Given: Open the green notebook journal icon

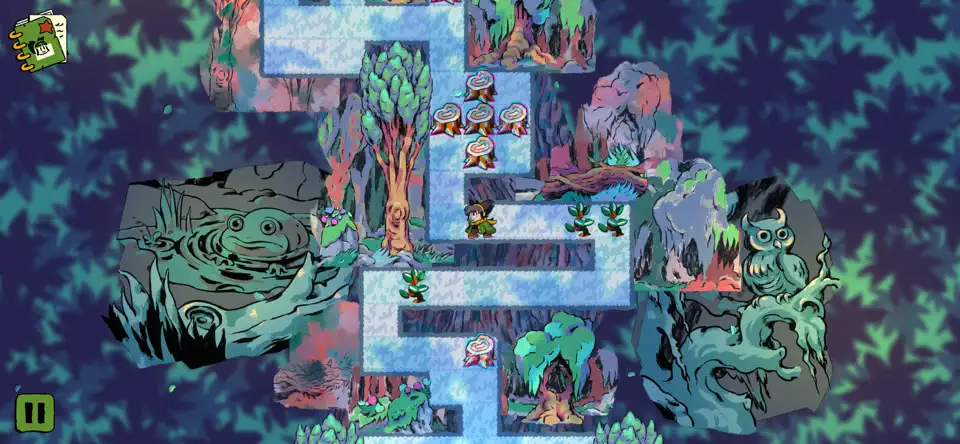Looking at the screenshot, I should [38, 41].
